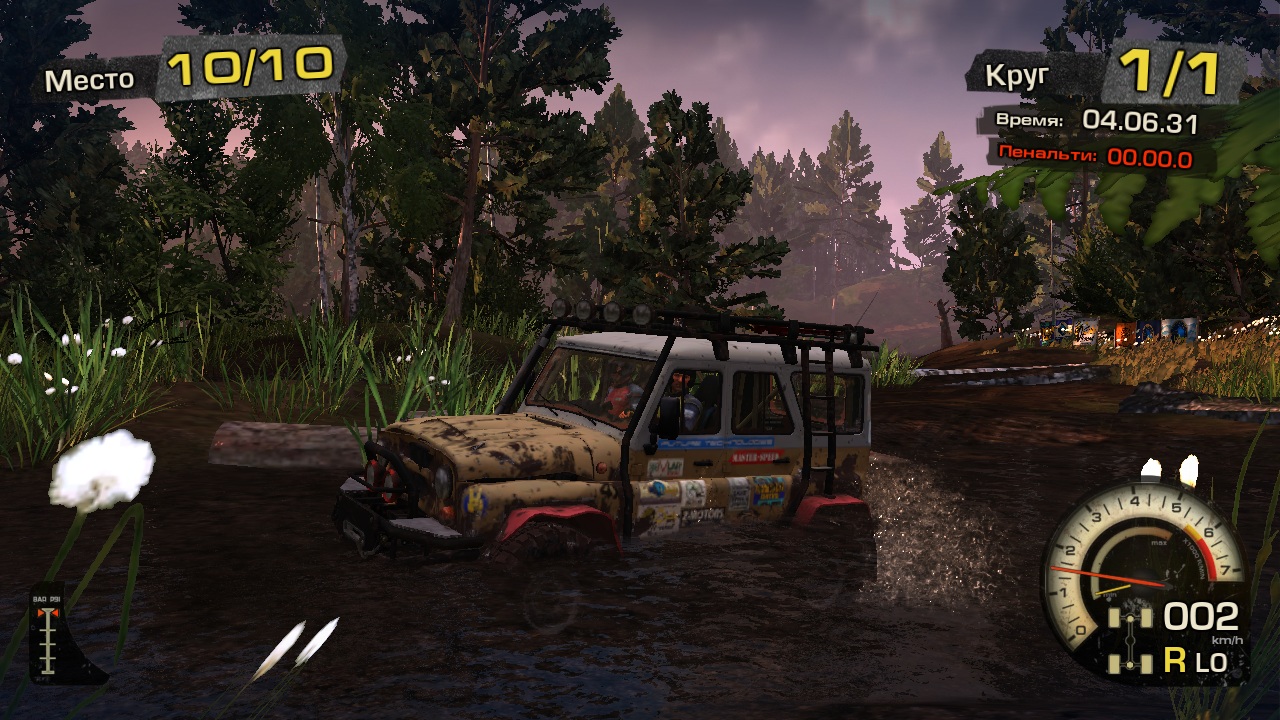
Task: Select the four-wheel drivetrain diagram icon
Action: pos(1130,637)
